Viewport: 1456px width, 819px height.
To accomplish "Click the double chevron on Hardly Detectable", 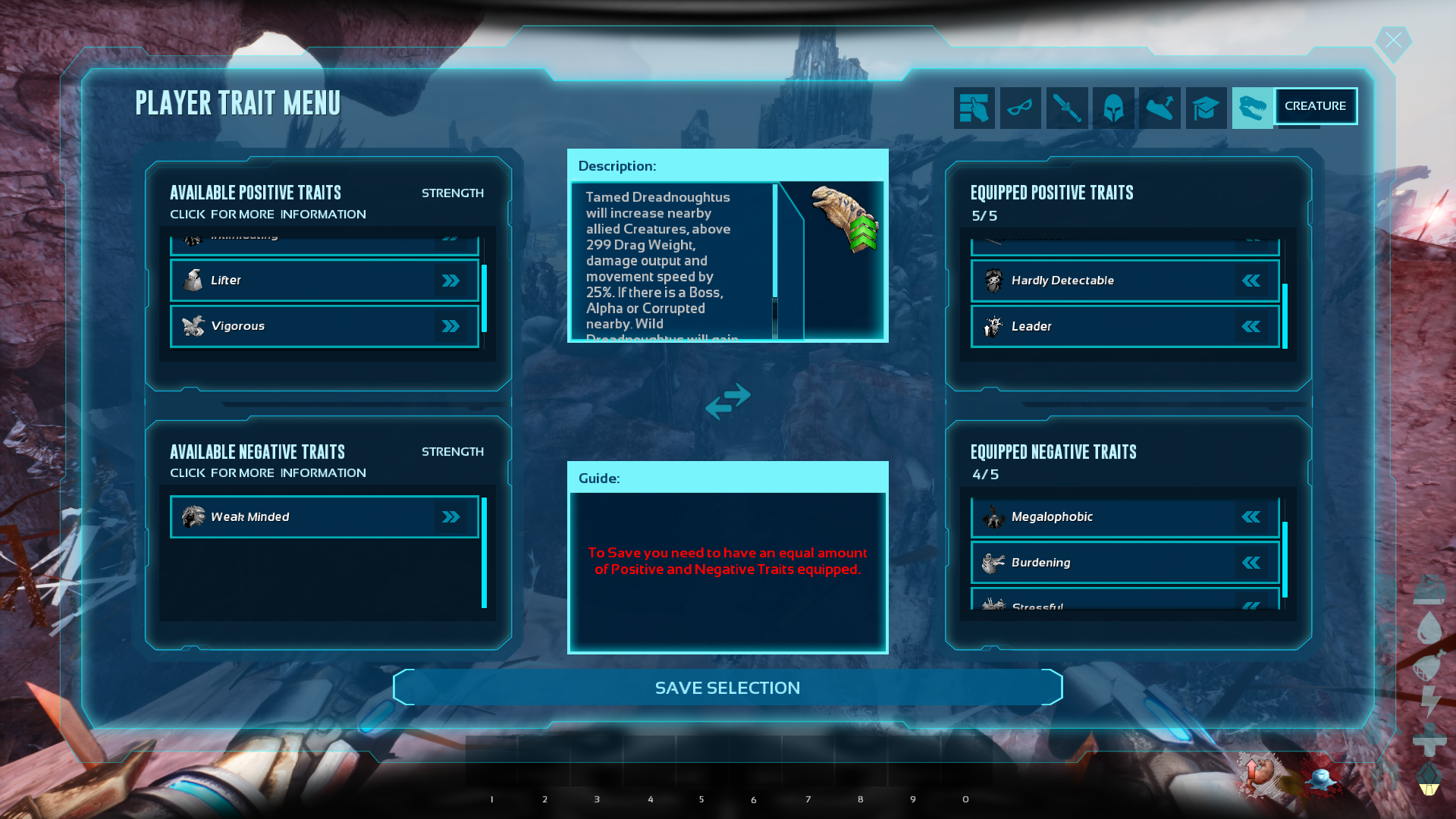I will [1250, 280].
